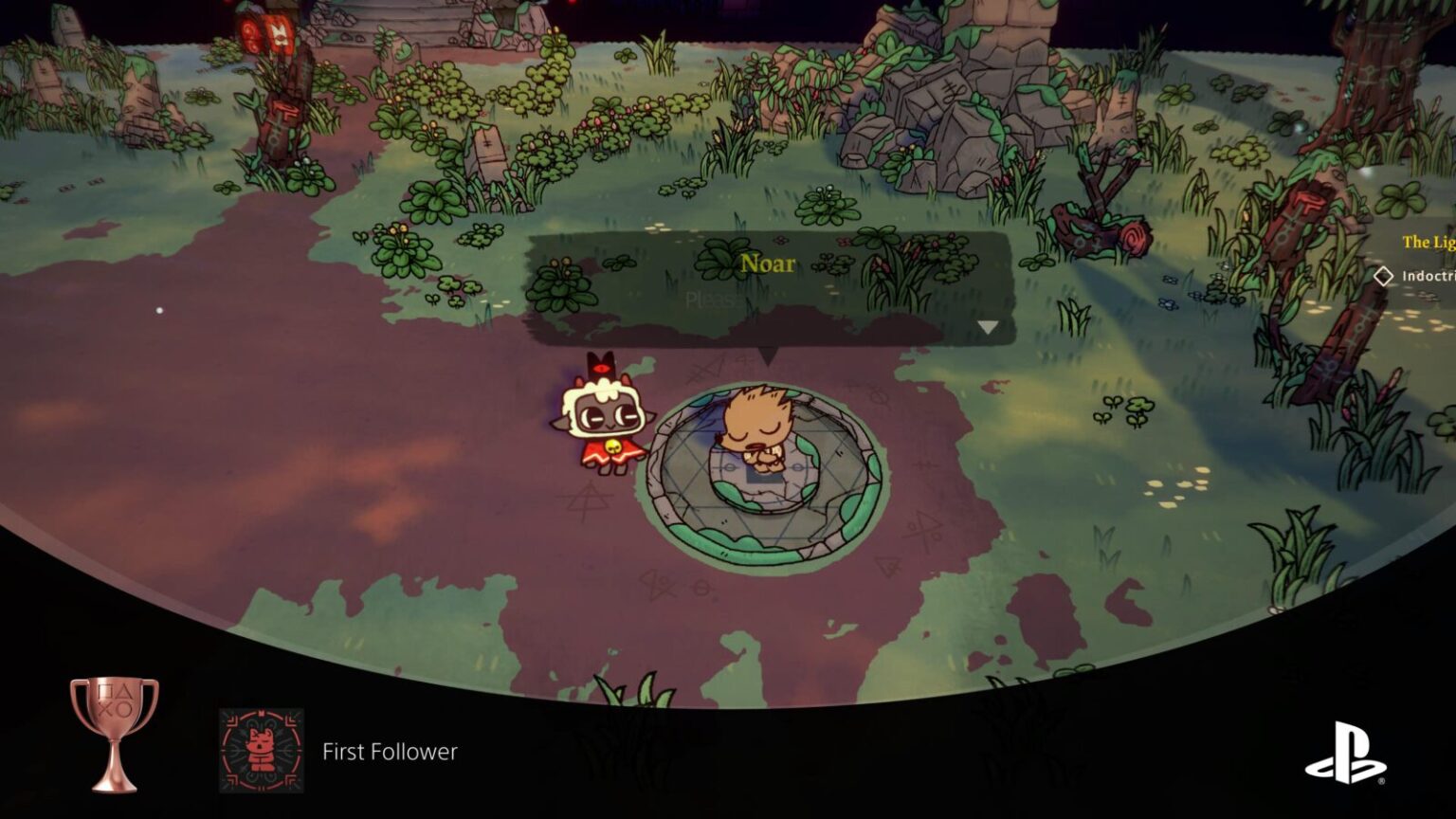Select the Noar name label

pos(768,264)
